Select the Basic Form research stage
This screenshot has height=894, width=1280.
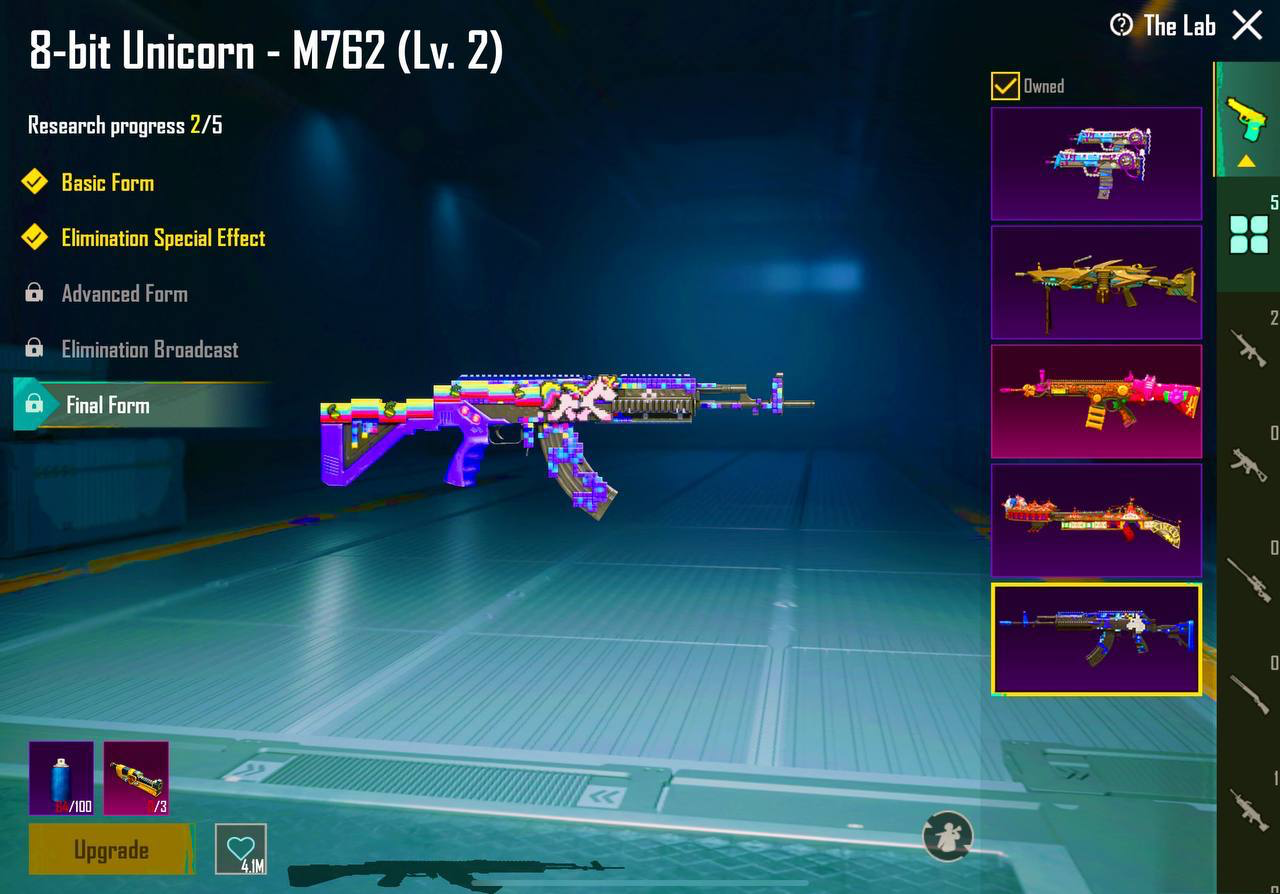pyautogui.click(x=107, y=182)
